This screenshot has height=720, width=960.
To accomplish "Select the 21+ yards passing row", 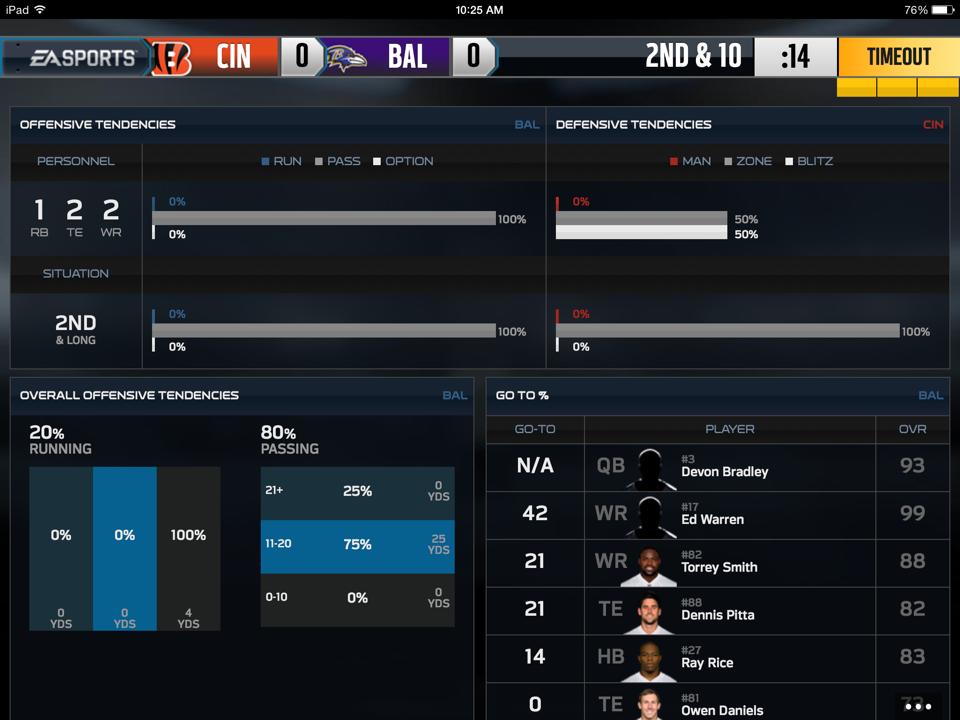I will [357, 492].
